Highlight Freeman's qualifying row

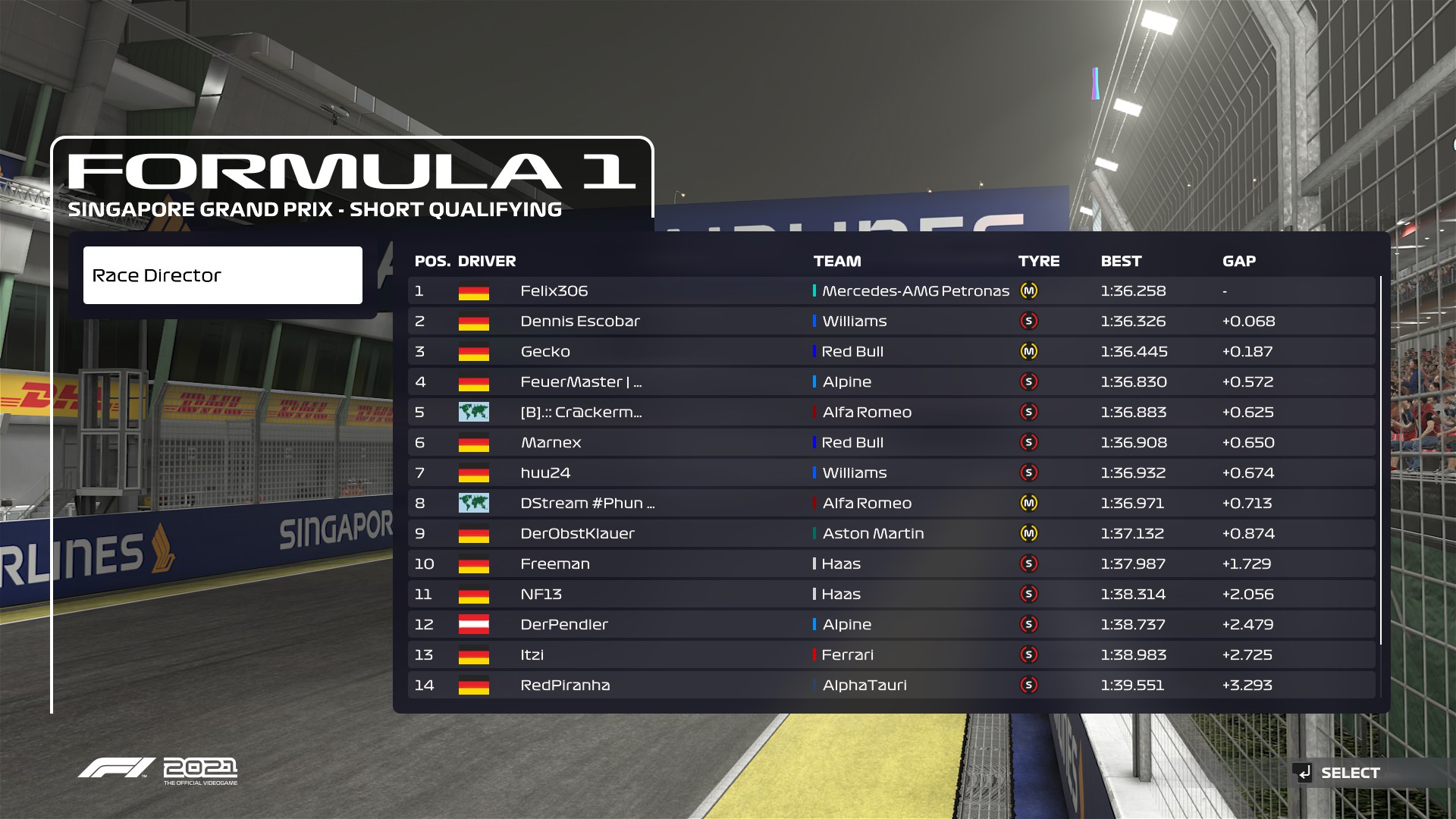(891, 564)
